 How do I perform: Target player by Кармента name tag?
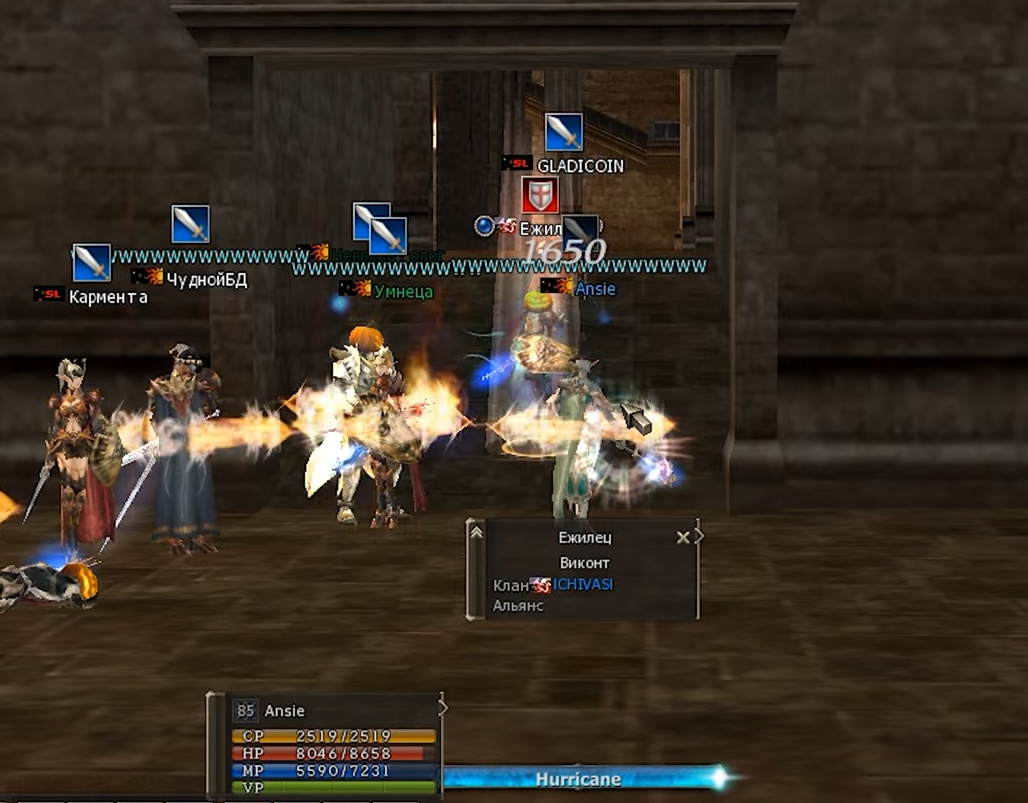coord(108,297)
